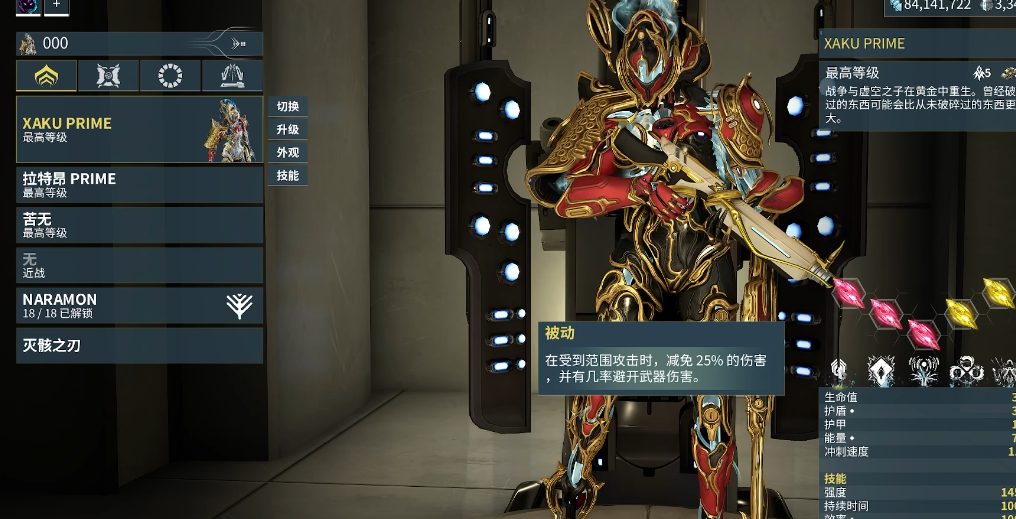This screenshot has width=1016, height=519.
Task: Switch to the segmented ring icon tab
Action: pos(170,76)
